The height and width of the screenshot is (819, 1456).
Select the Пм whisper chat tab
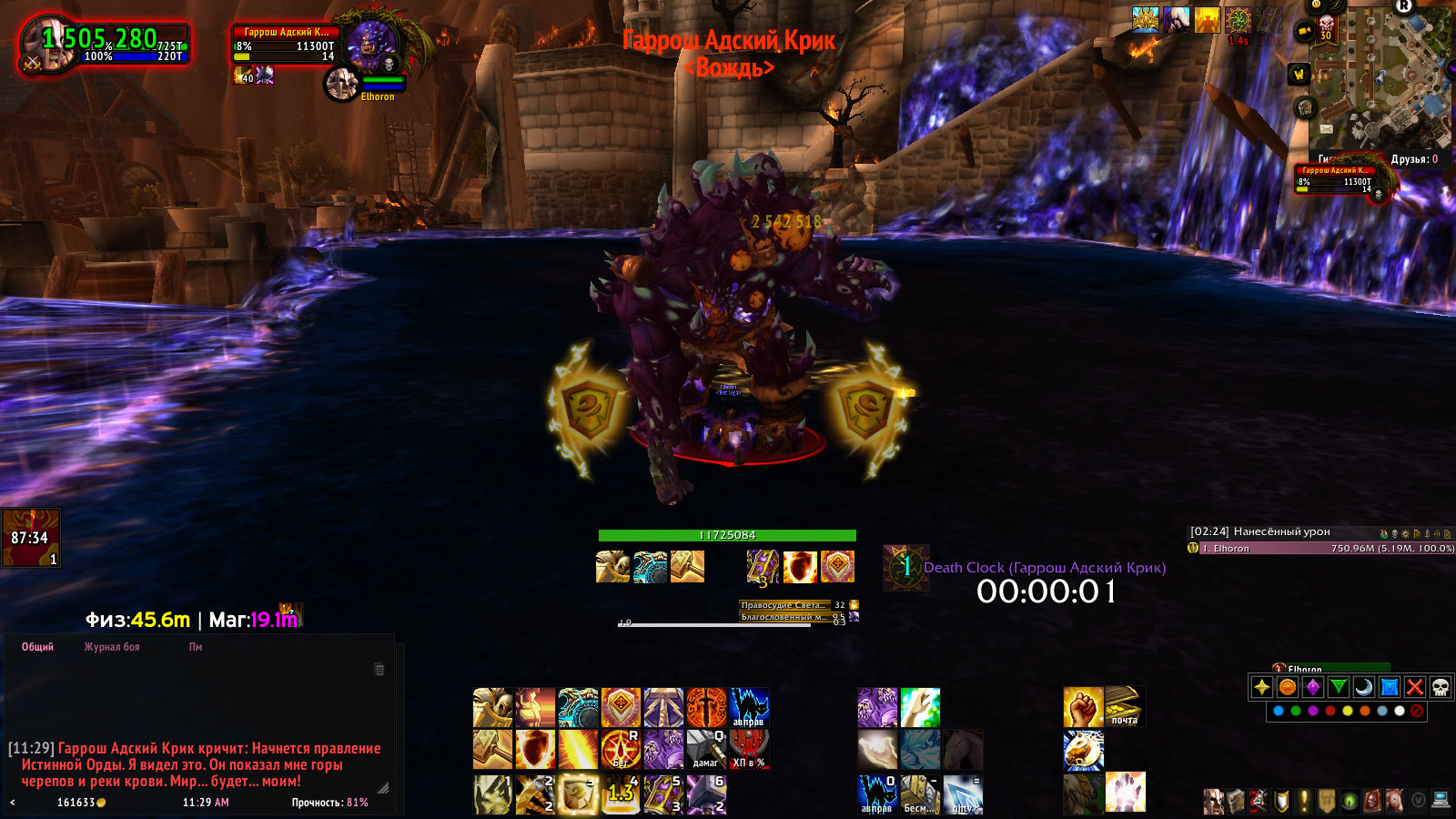pyautogui.click(x=196, y=647)
